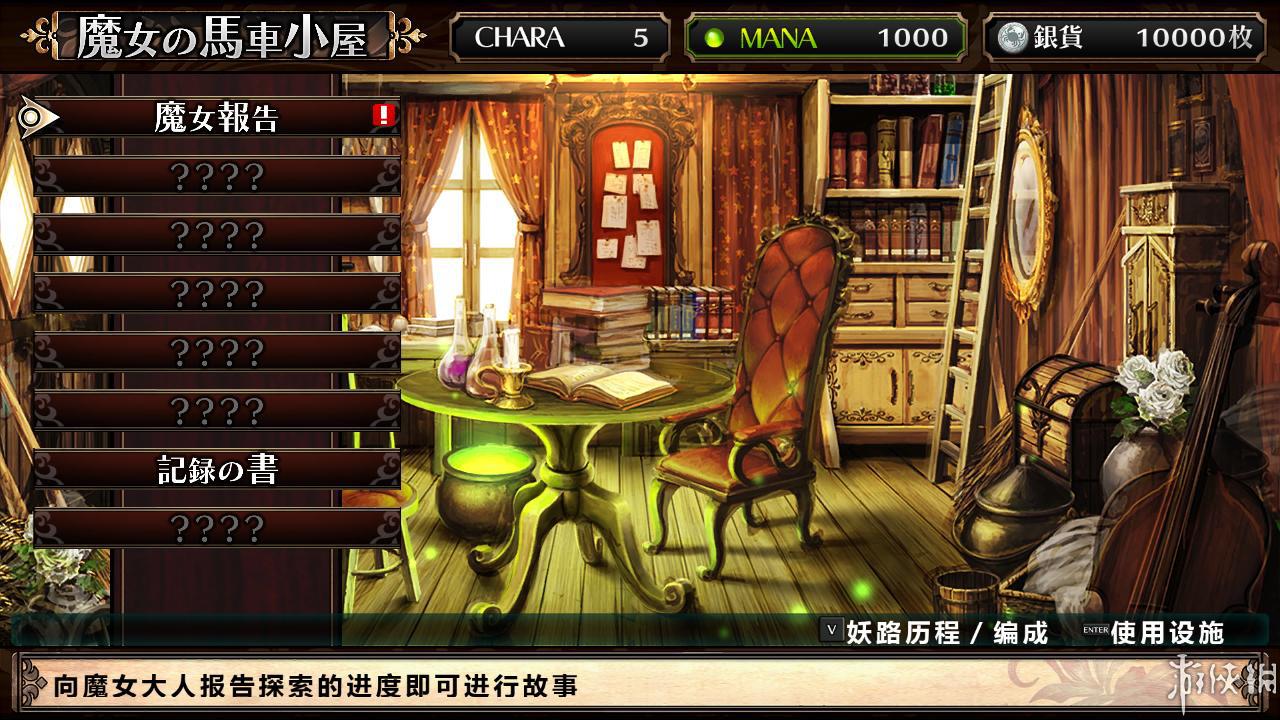Activate the 使用设施 command
Image resolution: width=1280 pixels, height=720 pixels.
coord(1166,632)
